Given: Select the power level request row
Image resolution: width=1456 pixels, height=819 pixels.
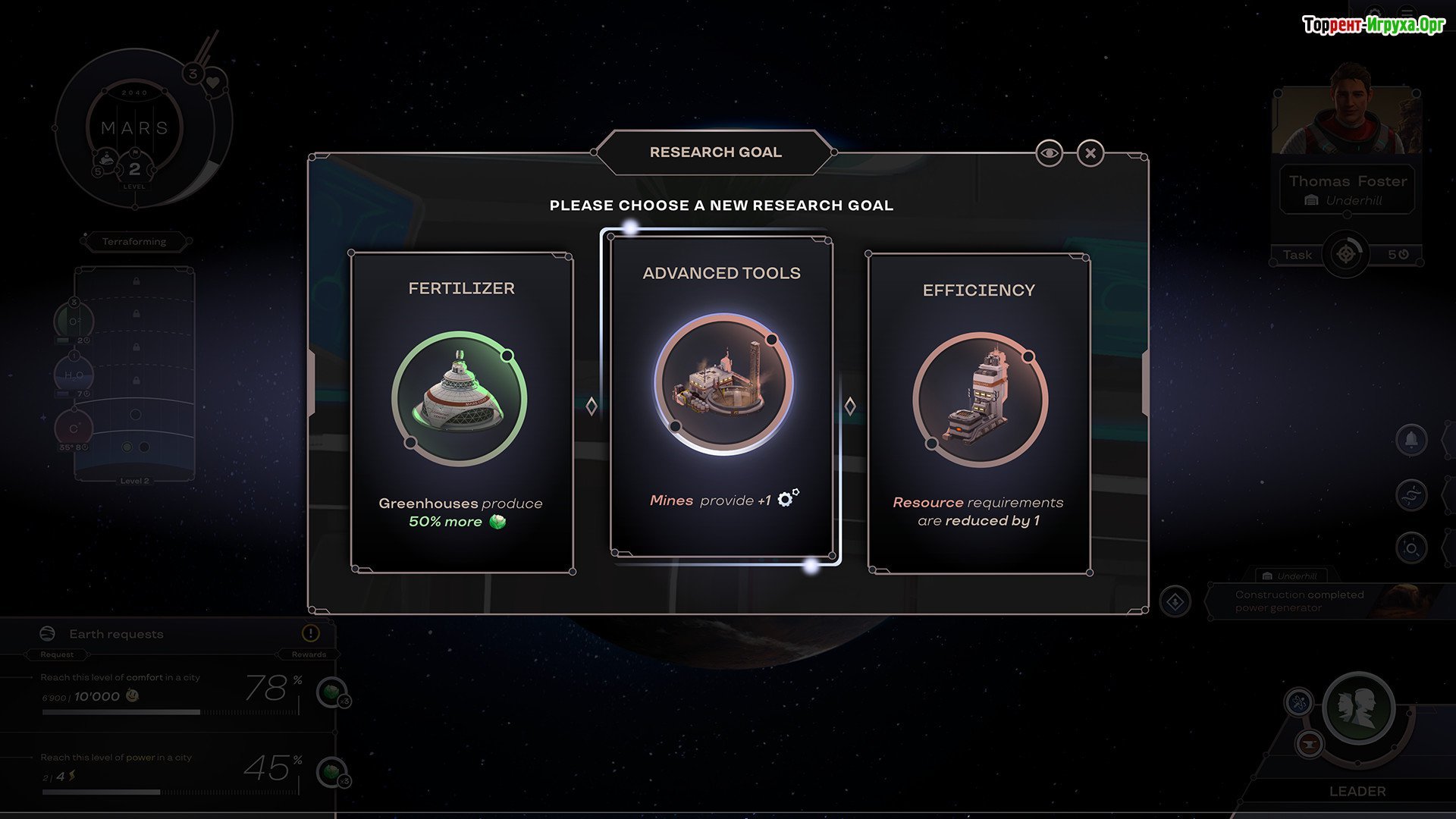Looking at the screenshot, I should point(167,770).
